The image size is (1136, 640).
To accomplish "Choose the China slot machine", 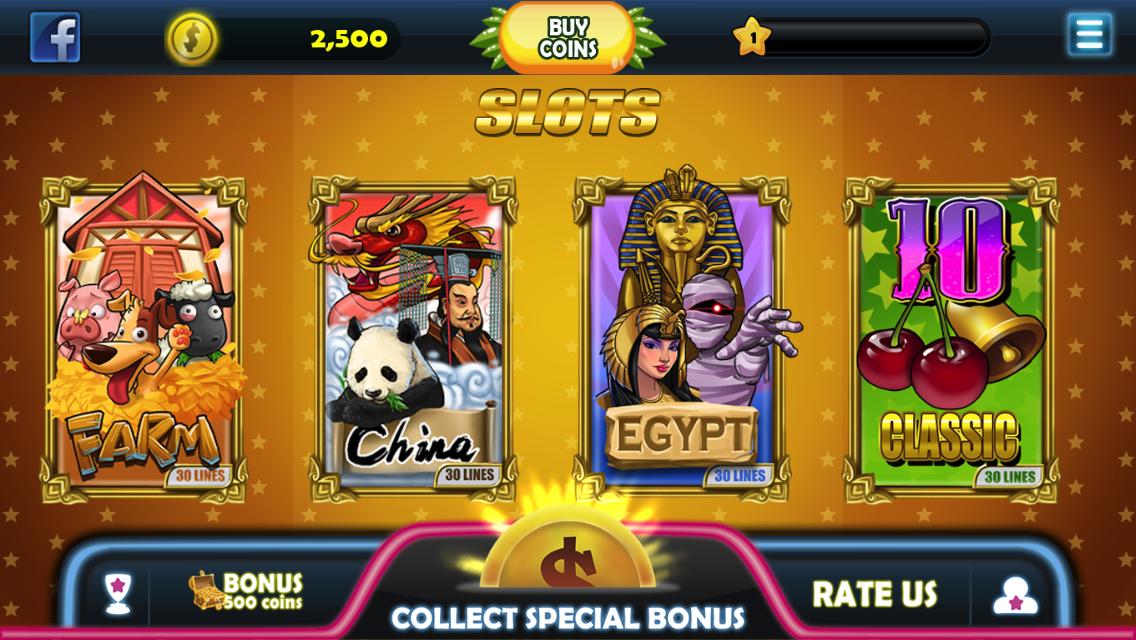I will (x=413, y=338).
